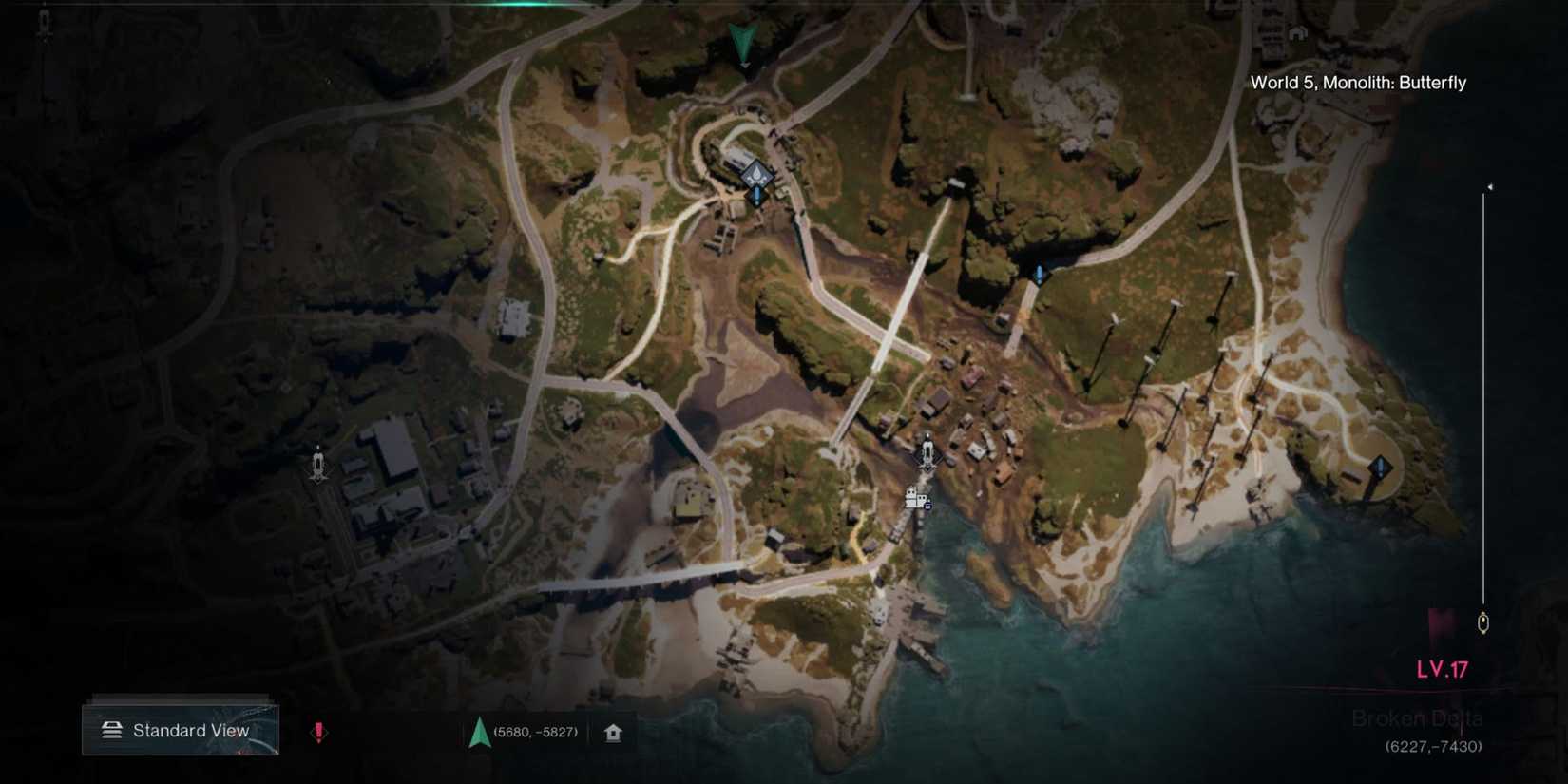Select the Broken Delta region name

tap(1420, 718)
